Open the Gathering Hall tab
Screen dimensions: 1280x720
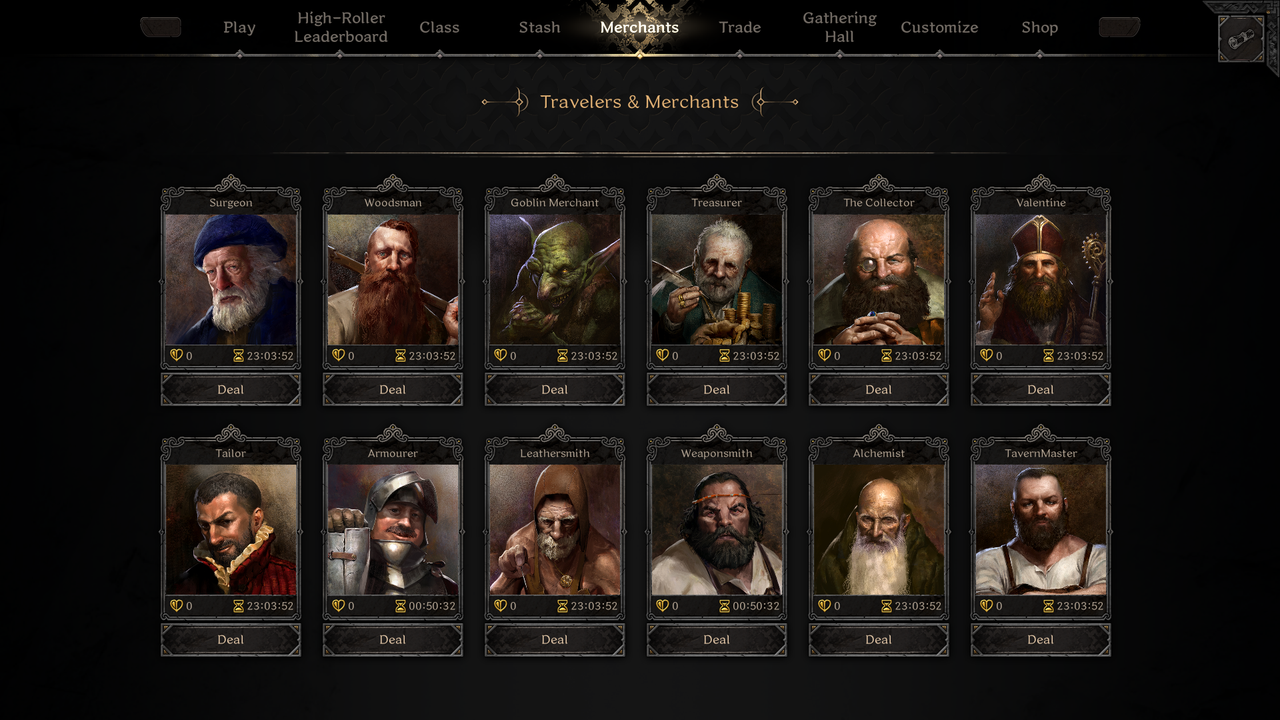click(839, 28)
